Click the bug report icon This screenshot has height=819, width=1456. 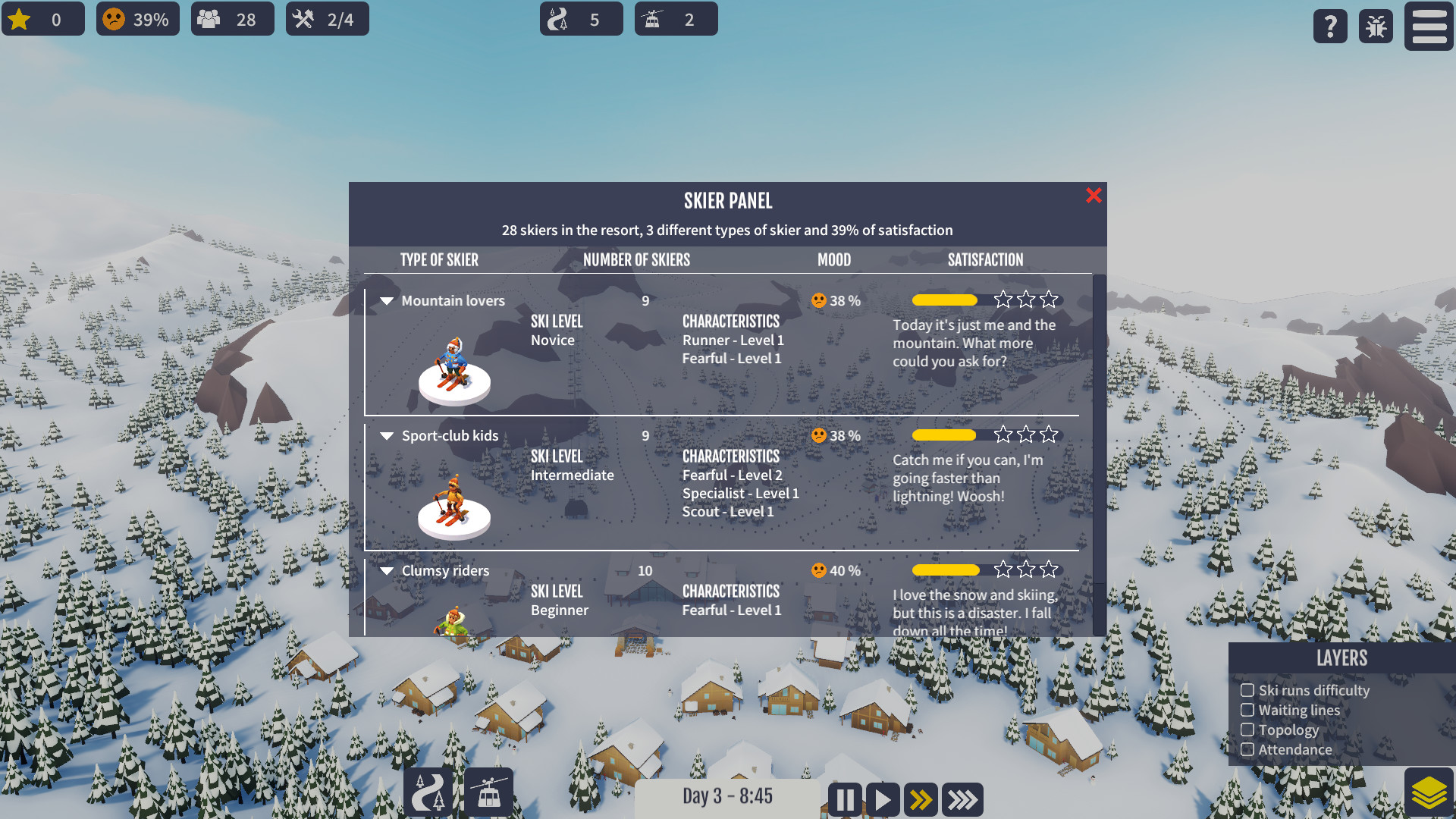(x=1375, y=26)
